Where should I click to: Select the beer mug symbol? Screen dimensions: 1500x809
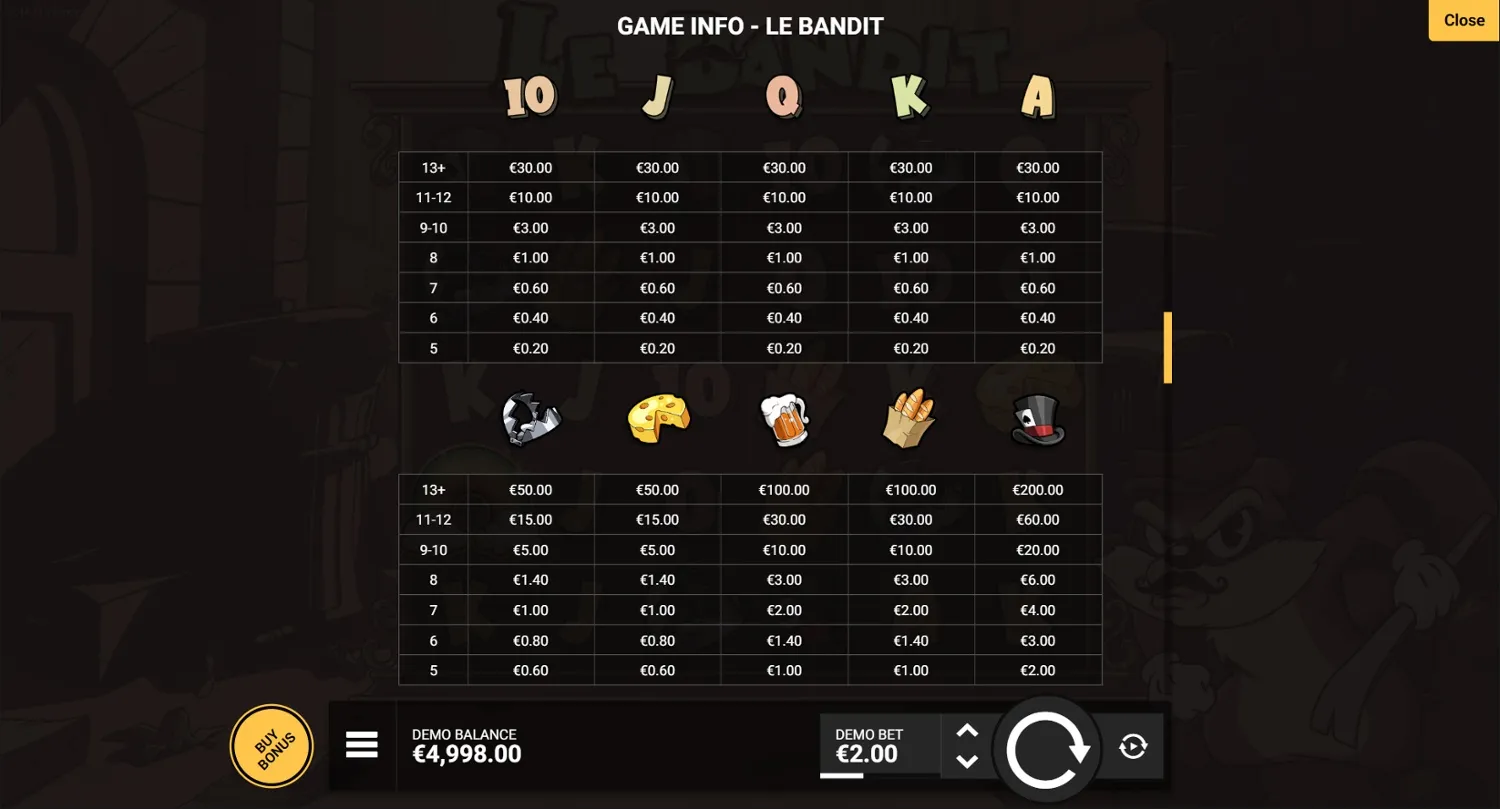tap(784, 420)
